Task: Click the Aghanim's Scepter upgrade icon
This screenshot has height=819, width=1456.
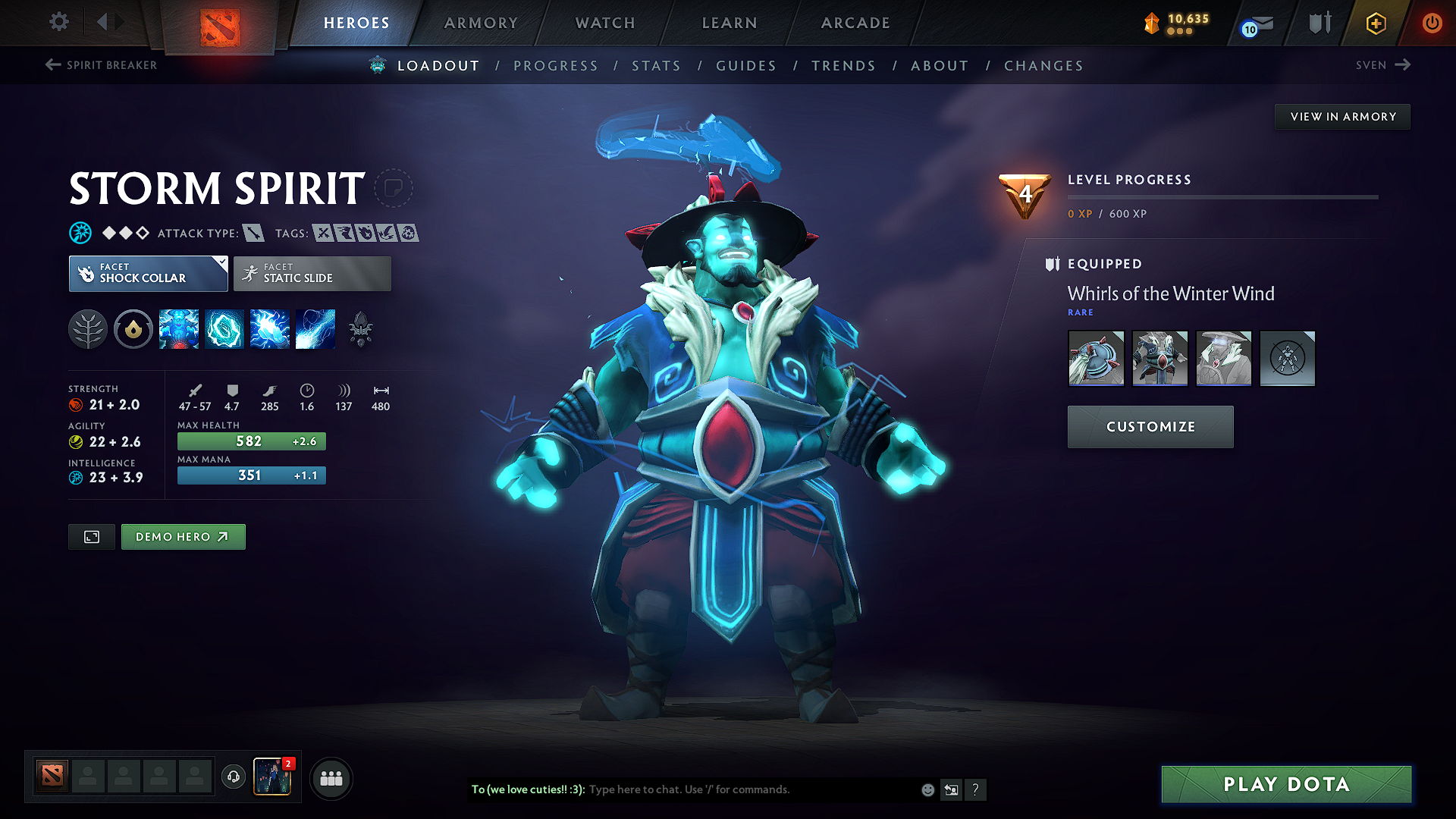Action: [x=362, y=329]
